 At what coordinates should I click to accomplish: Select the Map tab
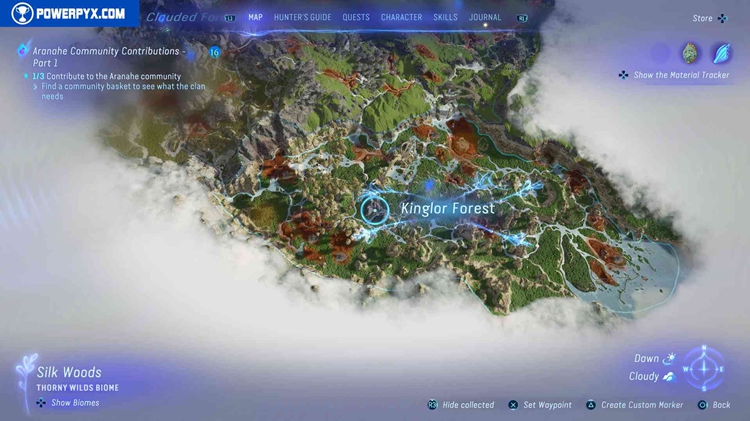(x=255, y=17)
